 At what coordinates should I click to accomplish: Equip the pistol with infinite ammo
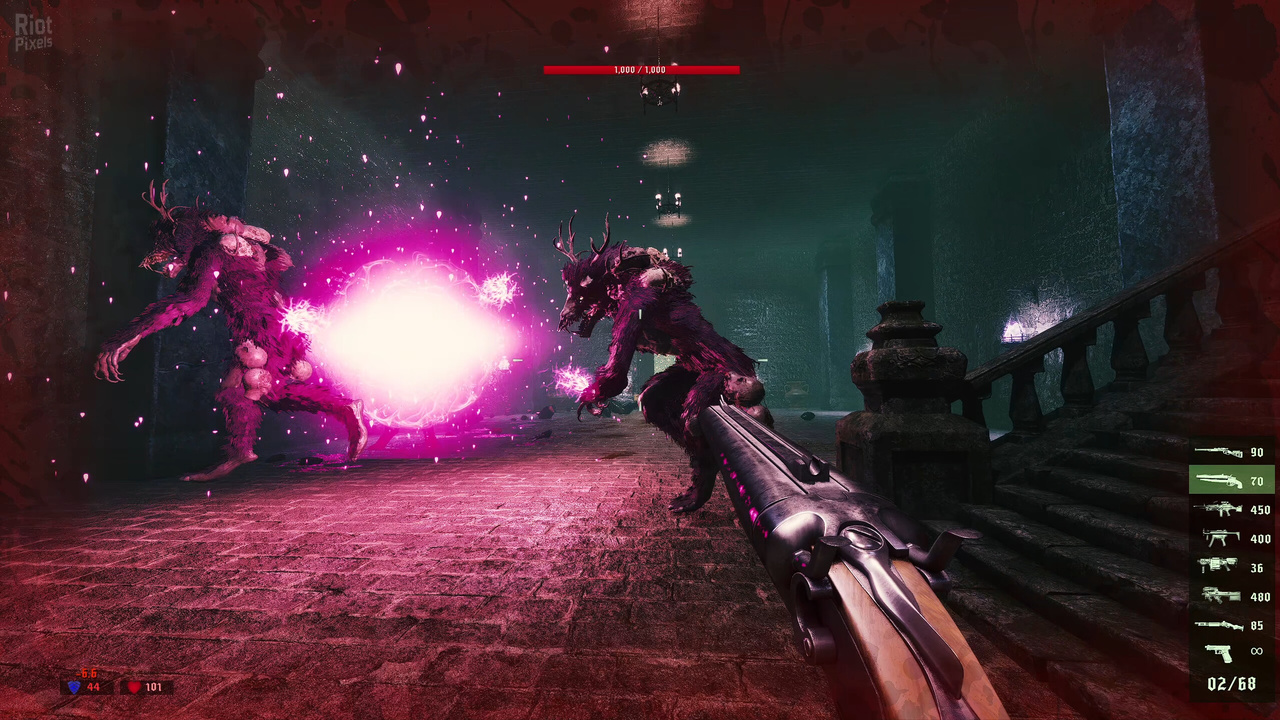point(1231,652)
